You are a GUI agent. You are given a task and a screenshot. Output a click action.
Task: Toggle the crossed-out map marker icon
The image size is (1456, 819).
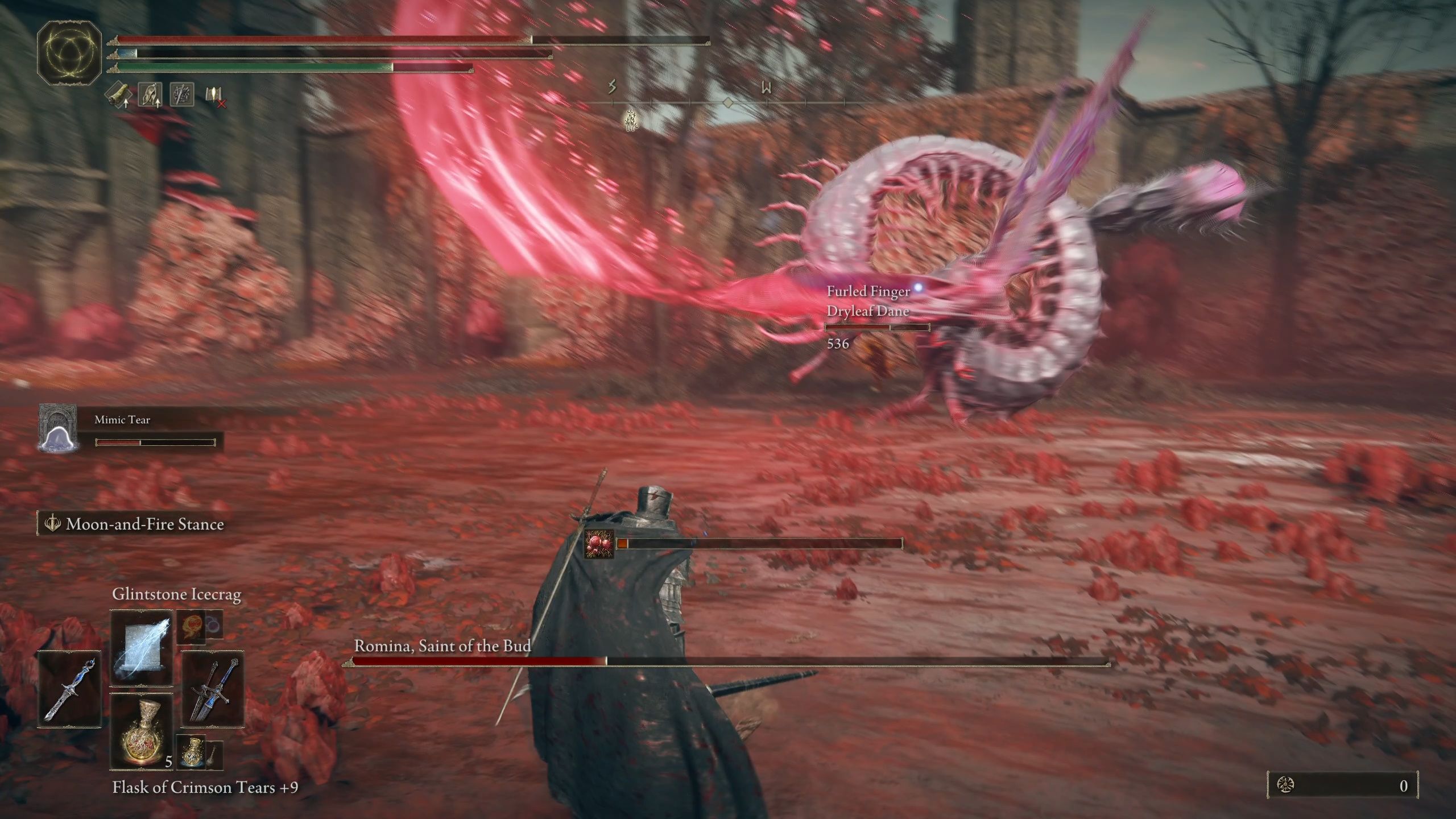pos(215,98)
